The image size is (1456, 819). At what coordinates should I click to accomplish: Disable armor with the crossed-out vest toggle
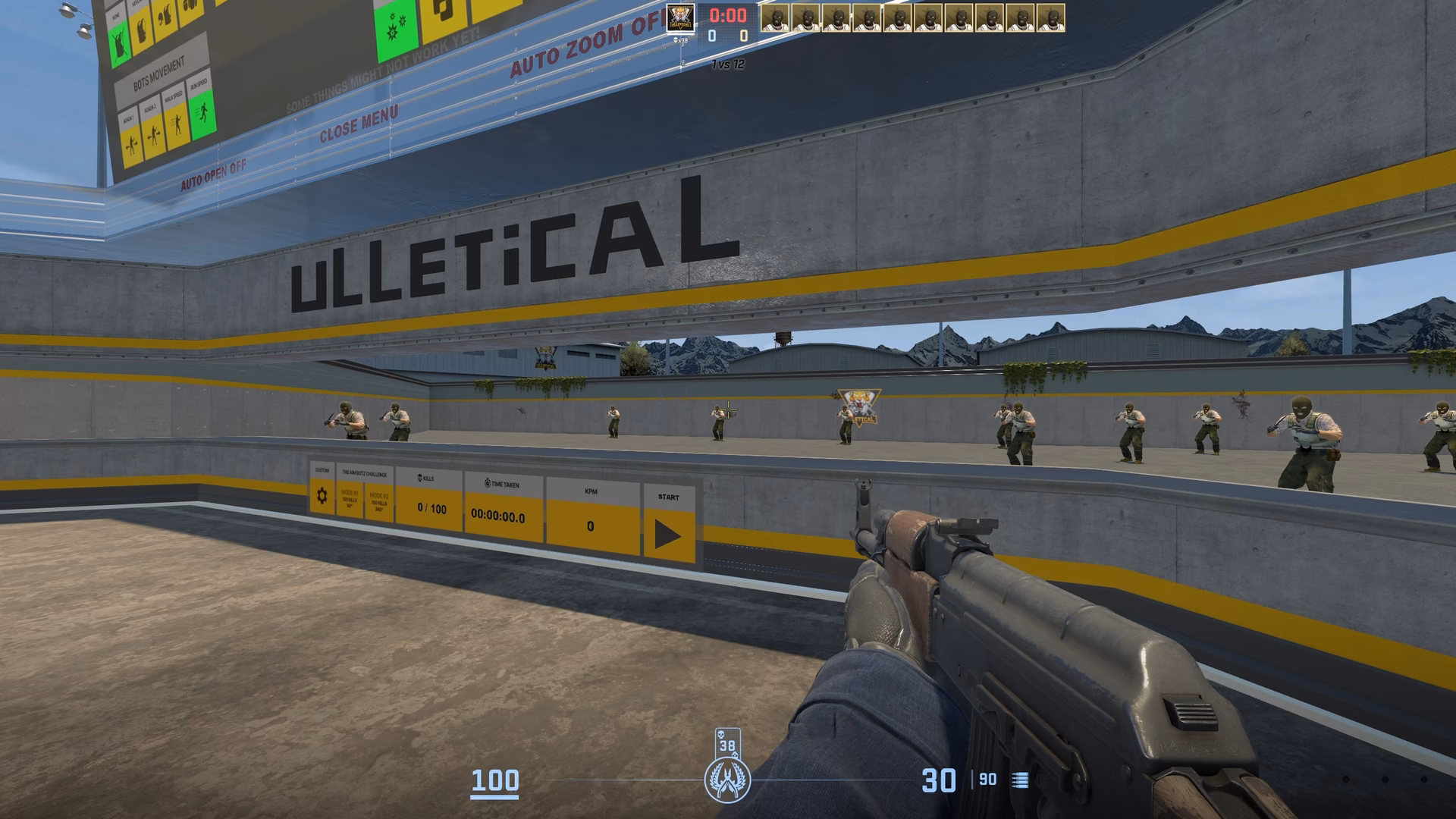pos(120,42)
